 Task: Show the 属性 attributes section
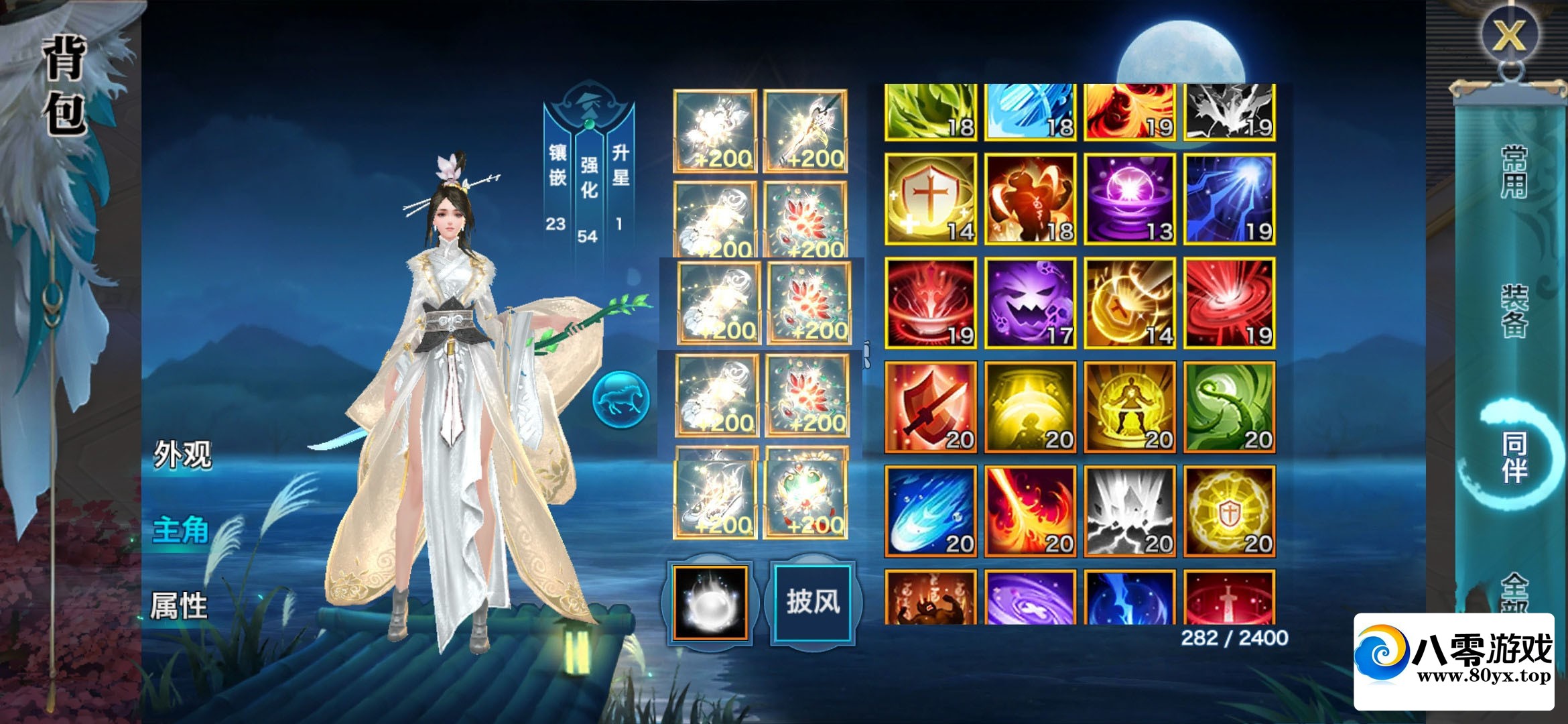coord(178,606)
